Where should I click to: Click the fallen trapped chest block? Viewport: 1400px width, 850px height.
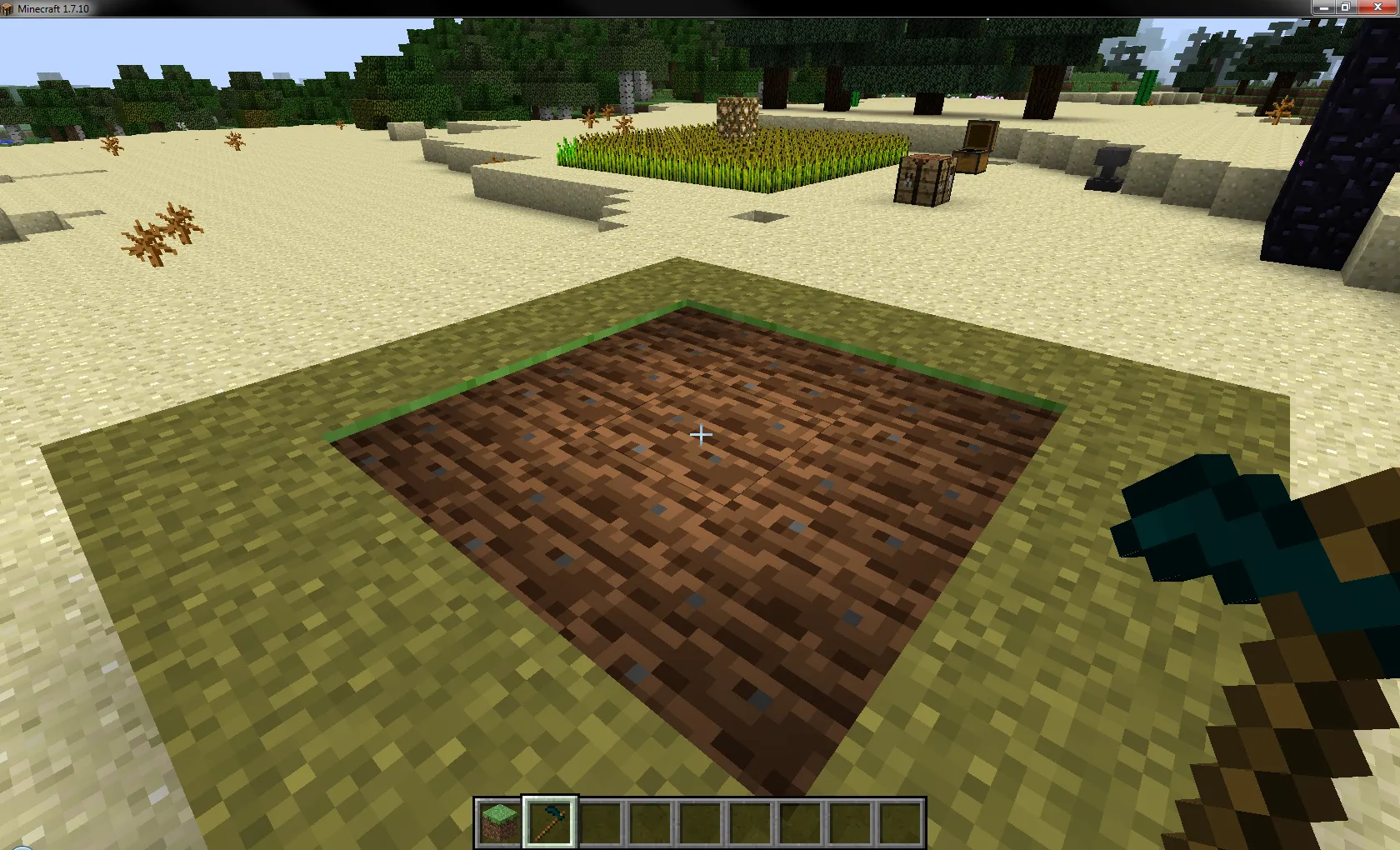(927, 179)
